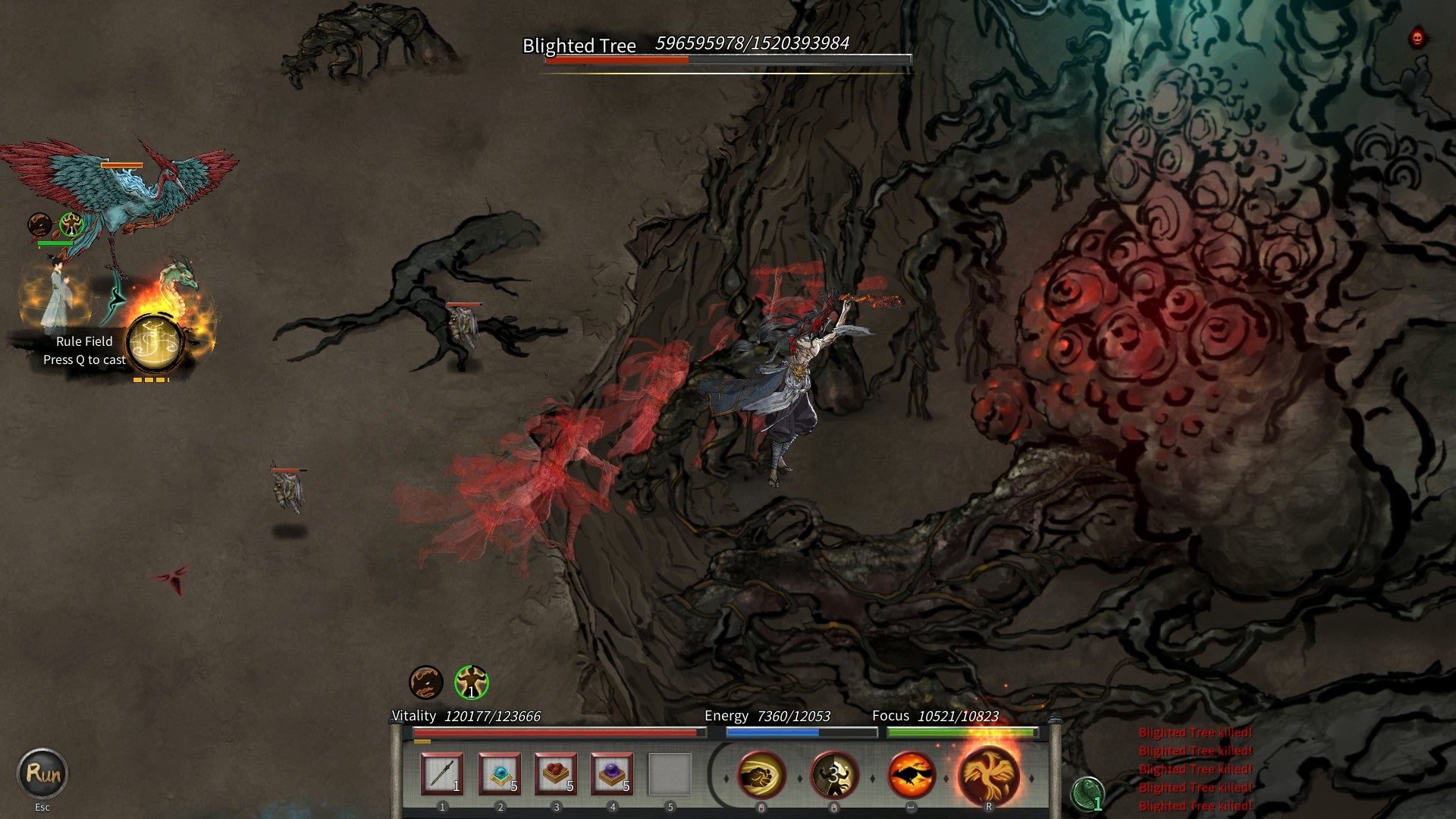Use the blue orb item in slot 2
Viewport: 1456px width, 819px height.
[500, 773]
